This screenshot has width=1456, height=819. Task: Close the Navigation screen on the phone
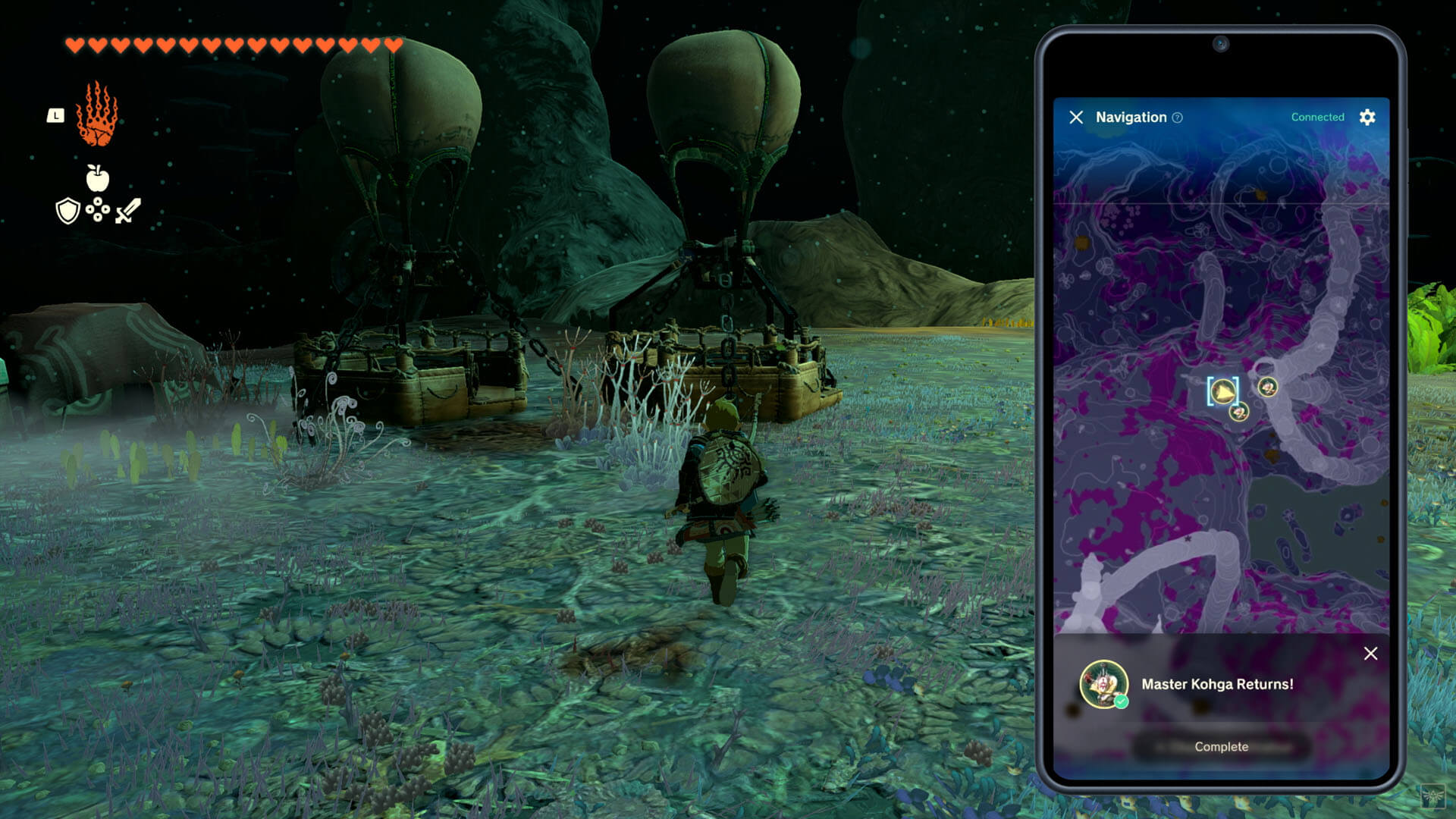tap(1076, 117)
